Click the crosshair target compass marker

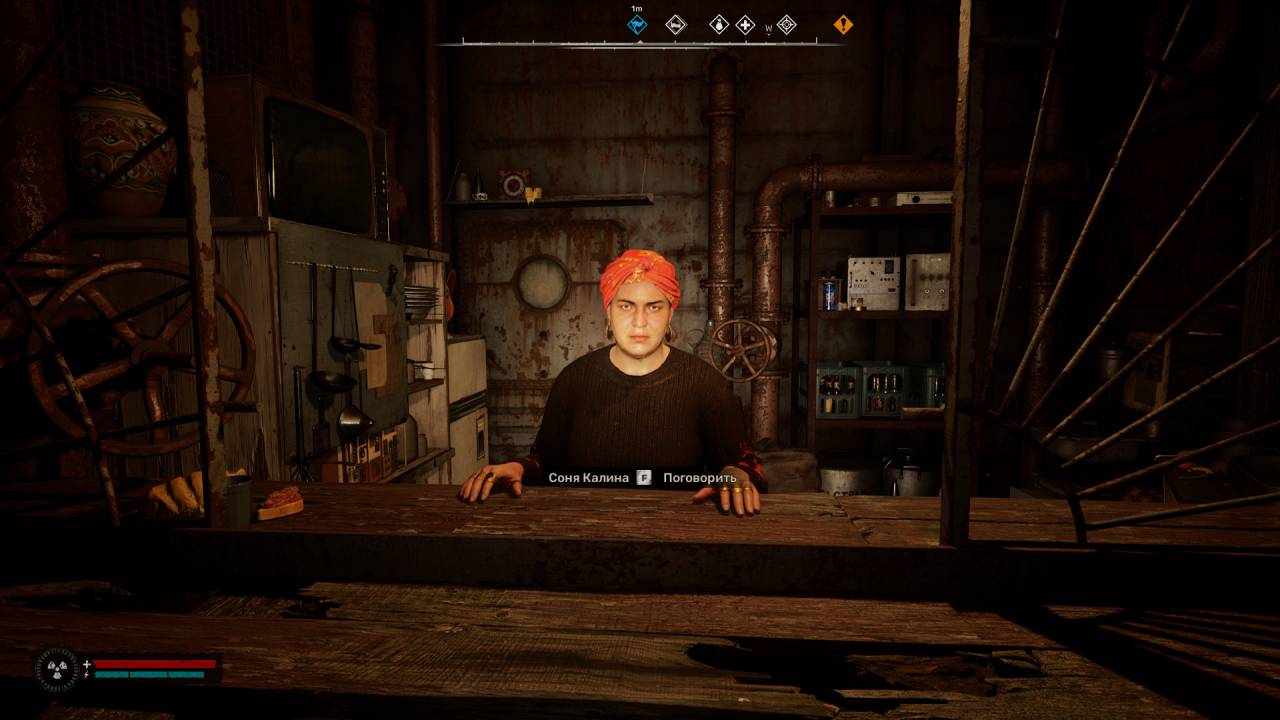pyautogui.click(x=787, y=25)
